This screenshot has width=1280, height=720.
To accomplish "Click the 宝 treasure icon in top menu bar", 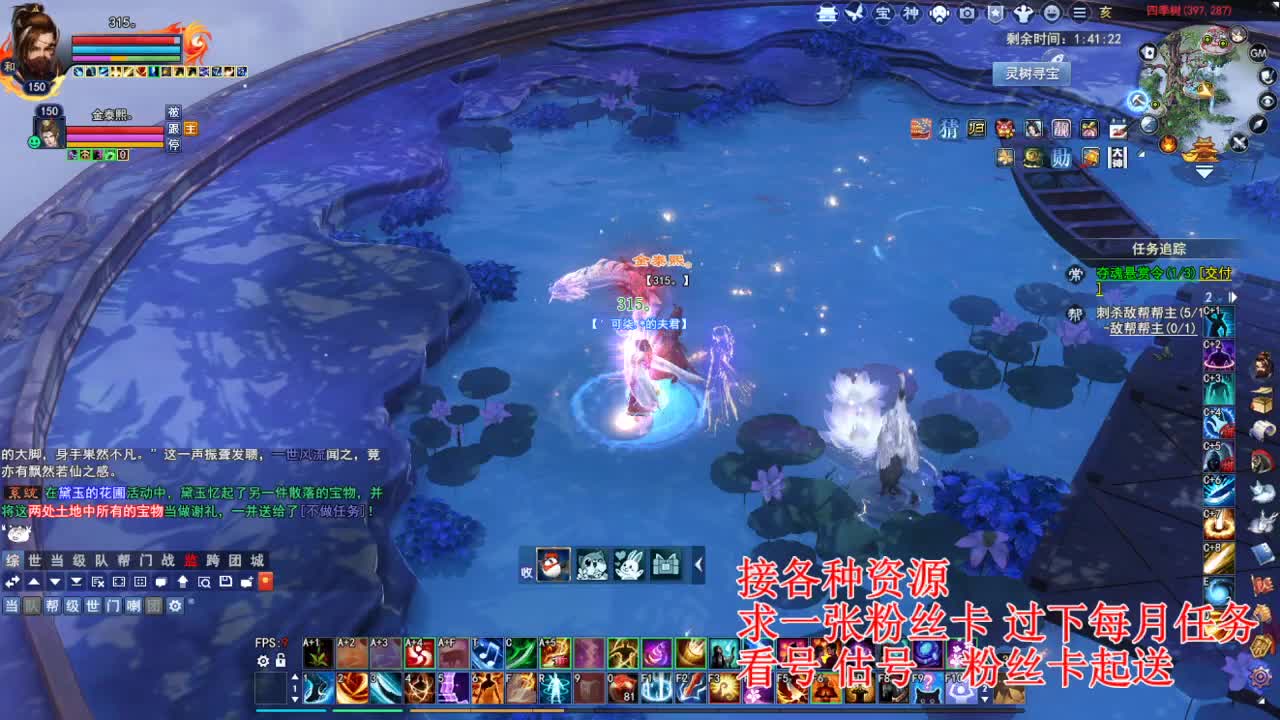I will (x=885, y=12).
